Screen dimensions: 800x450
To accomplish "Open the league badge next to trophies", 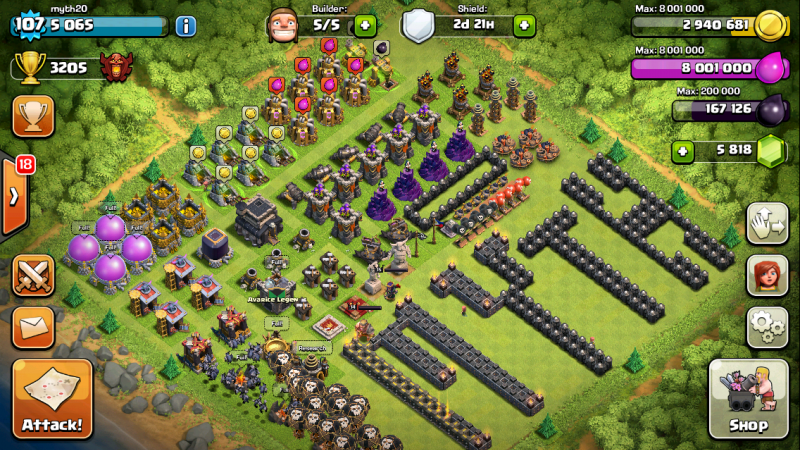I will tap(117, 68).
